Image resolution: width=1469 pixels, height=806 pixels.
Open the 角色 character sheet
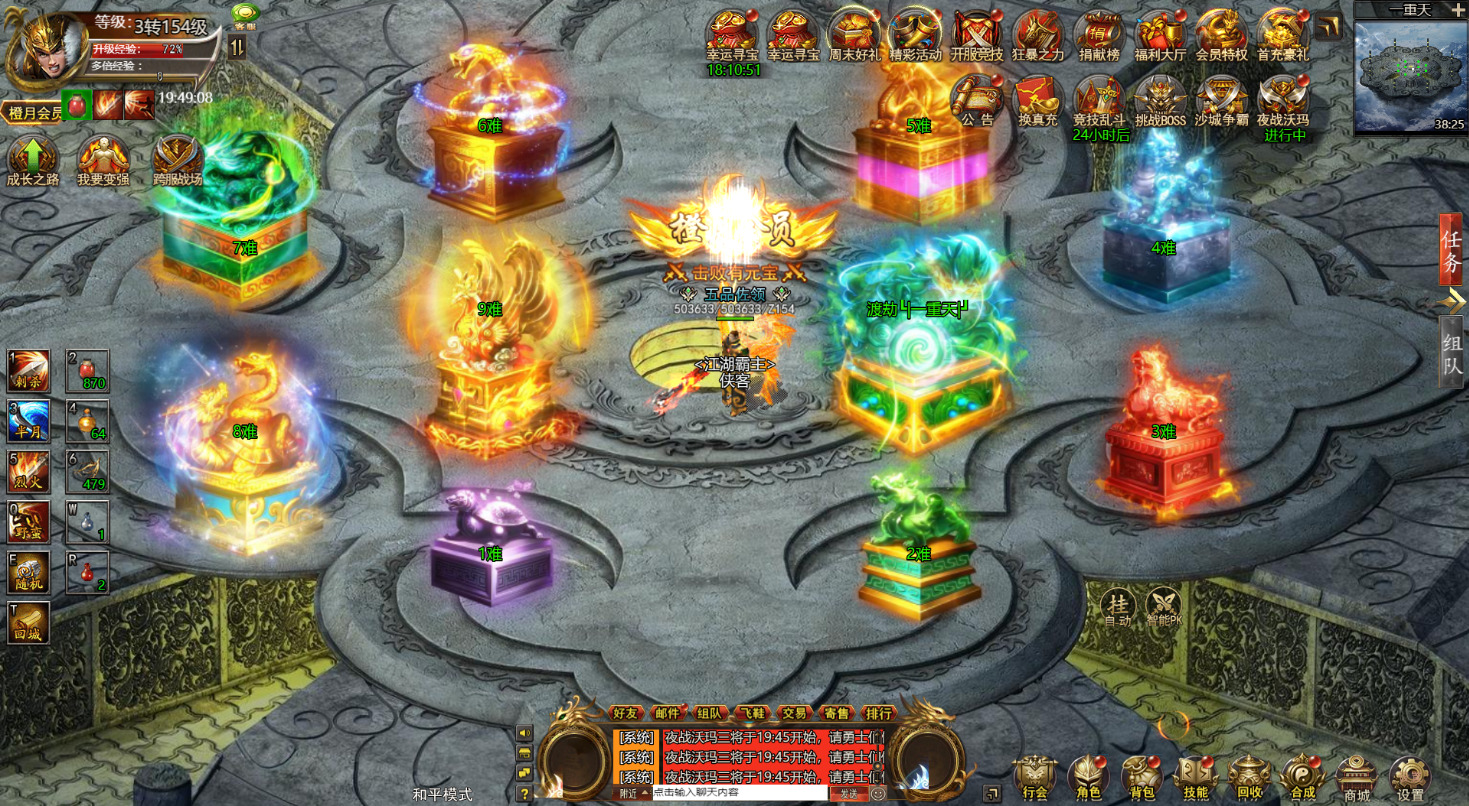click(1089, 777)
